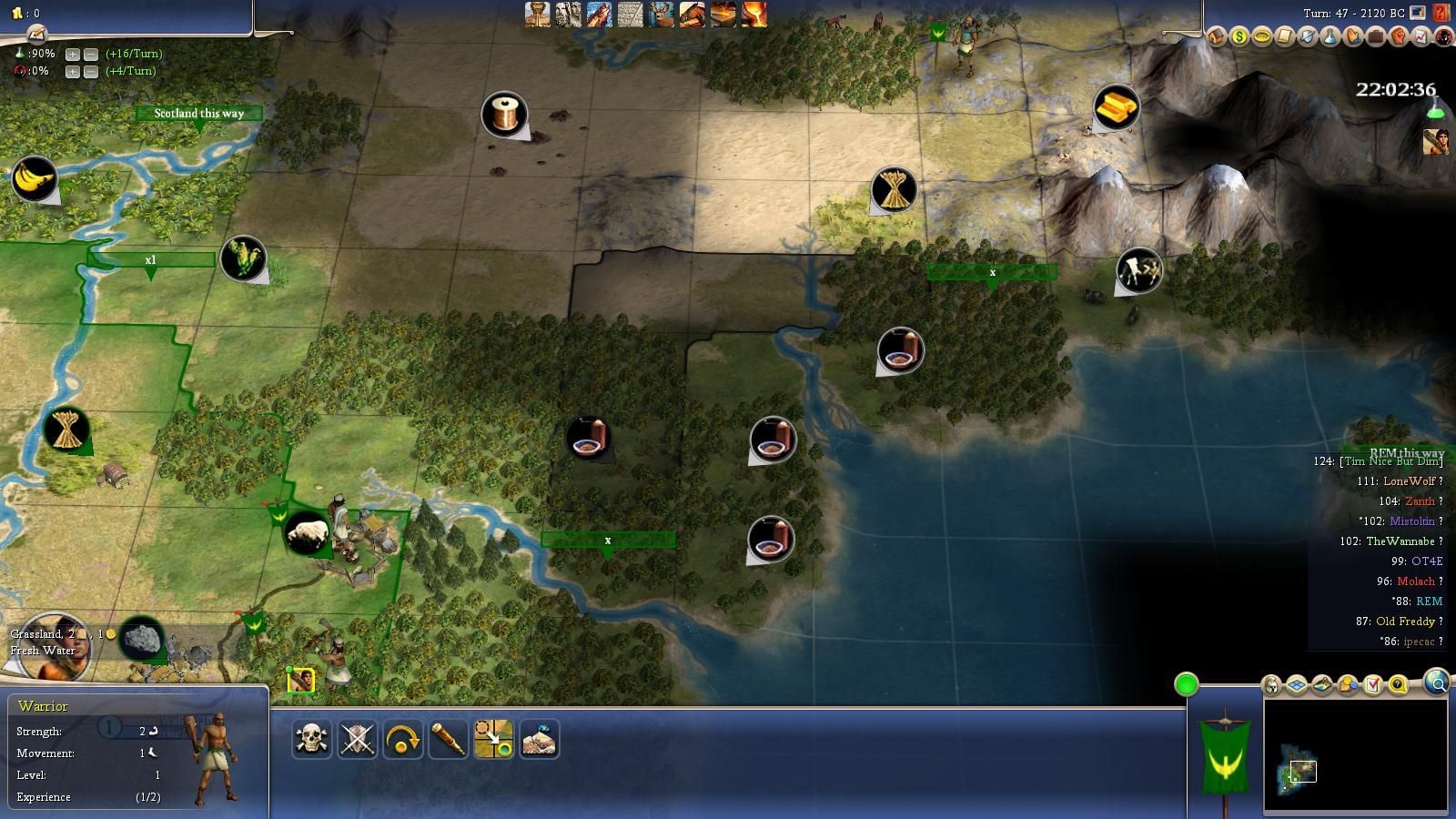
Task: Click the minimap
Action: [1354, 753]
